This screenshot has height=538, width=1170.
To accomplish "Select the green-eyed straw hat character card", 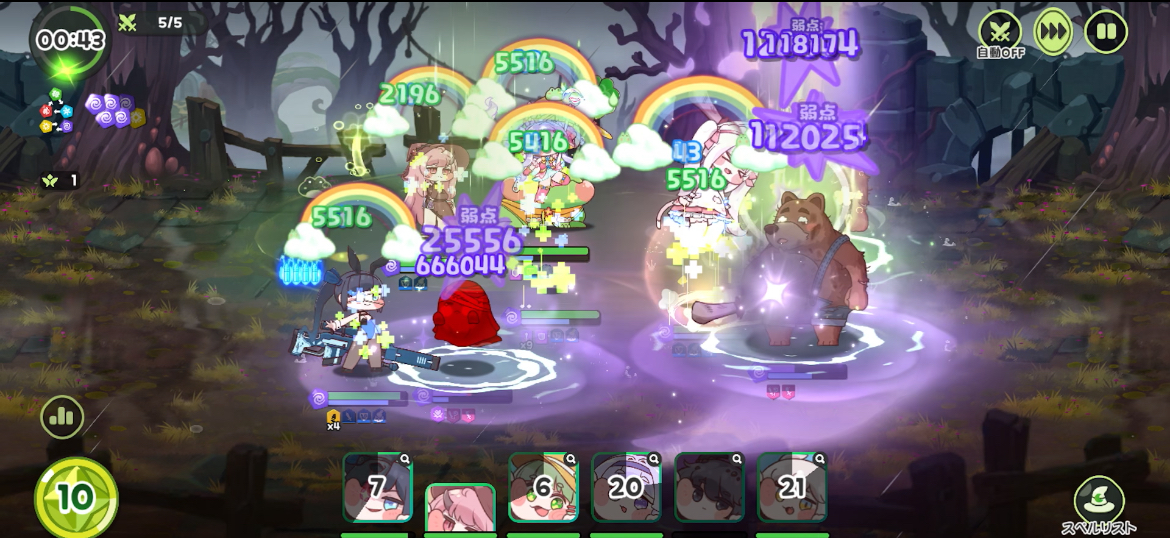I will click(x=543, y=487).
